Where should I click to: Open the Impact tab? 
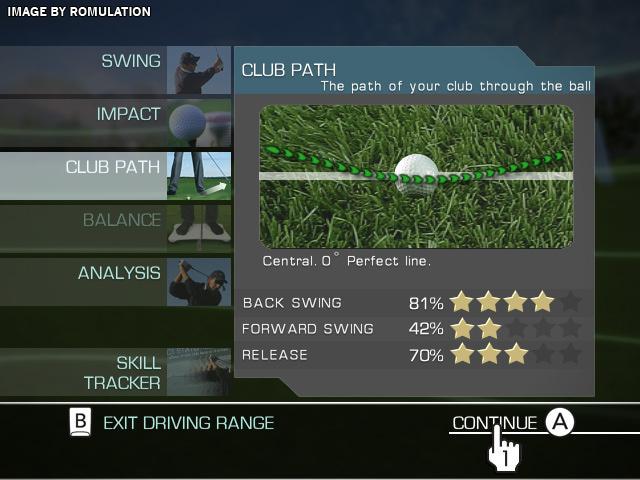(115, 123)
